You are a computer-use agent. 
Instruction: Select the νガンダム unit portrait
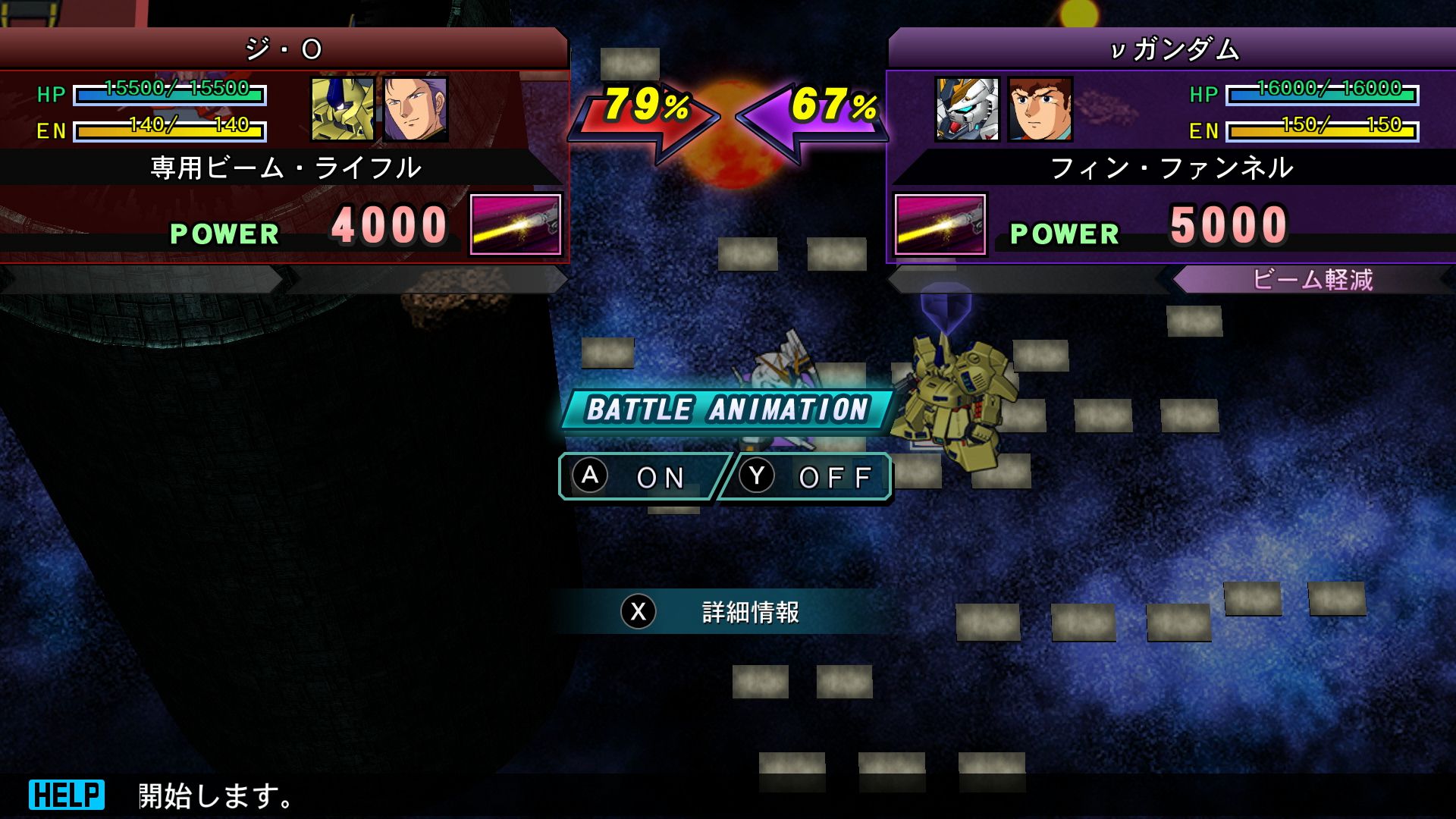pos(967,109)
